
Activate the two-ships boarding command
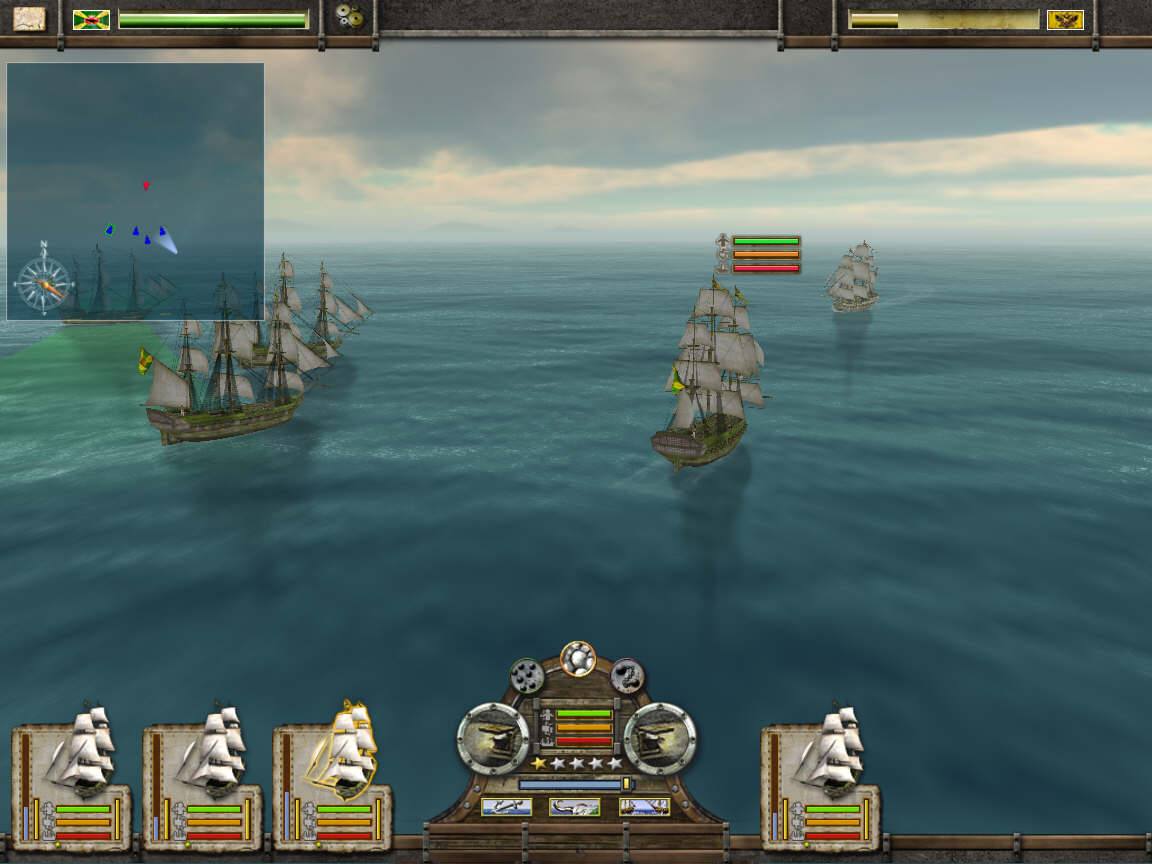644,807
